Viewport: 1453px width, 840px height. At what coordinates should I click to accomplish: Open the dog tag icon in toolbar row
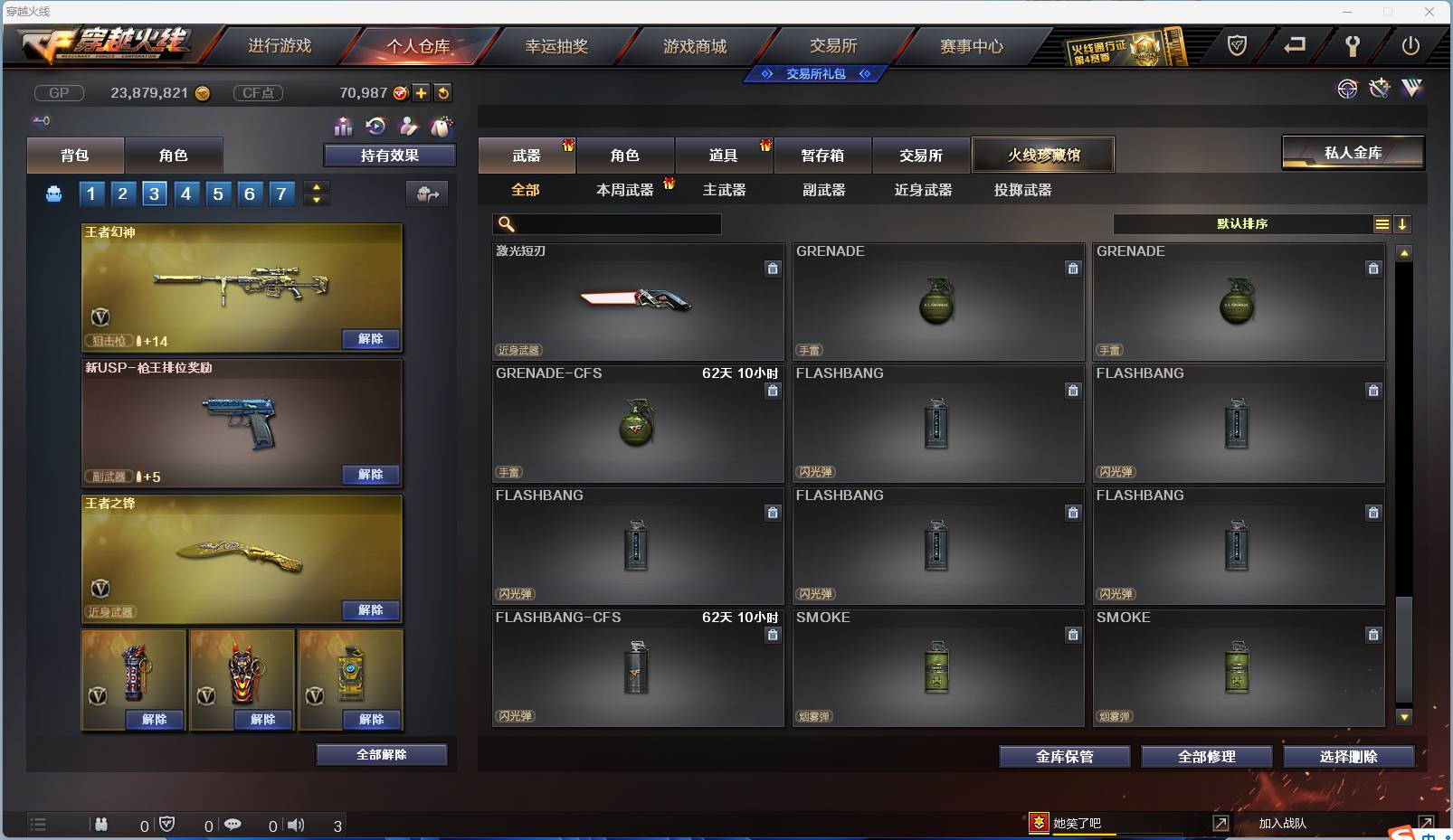pos(442,127)
